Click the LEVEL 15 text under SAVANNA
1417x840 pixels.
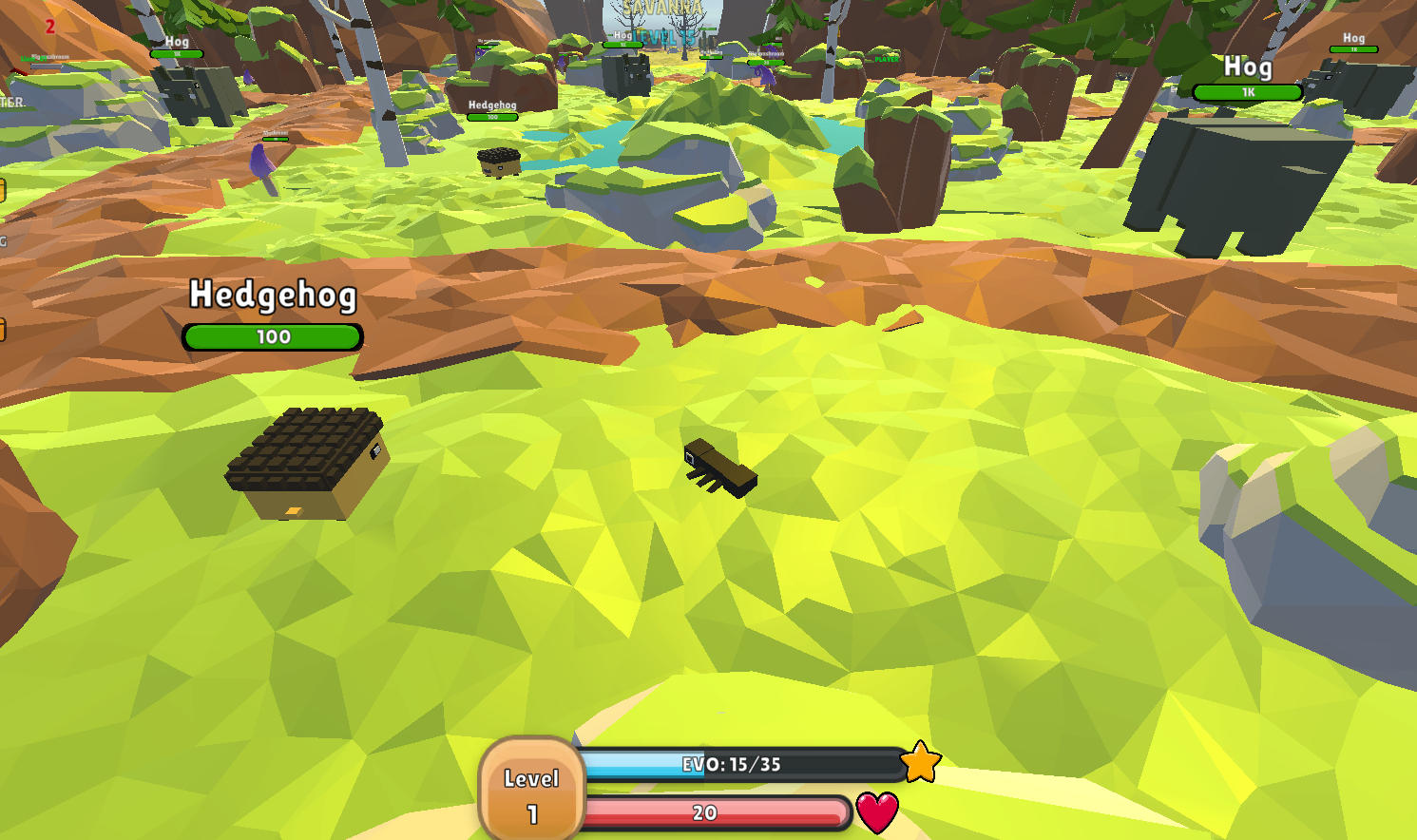[663, 36]
